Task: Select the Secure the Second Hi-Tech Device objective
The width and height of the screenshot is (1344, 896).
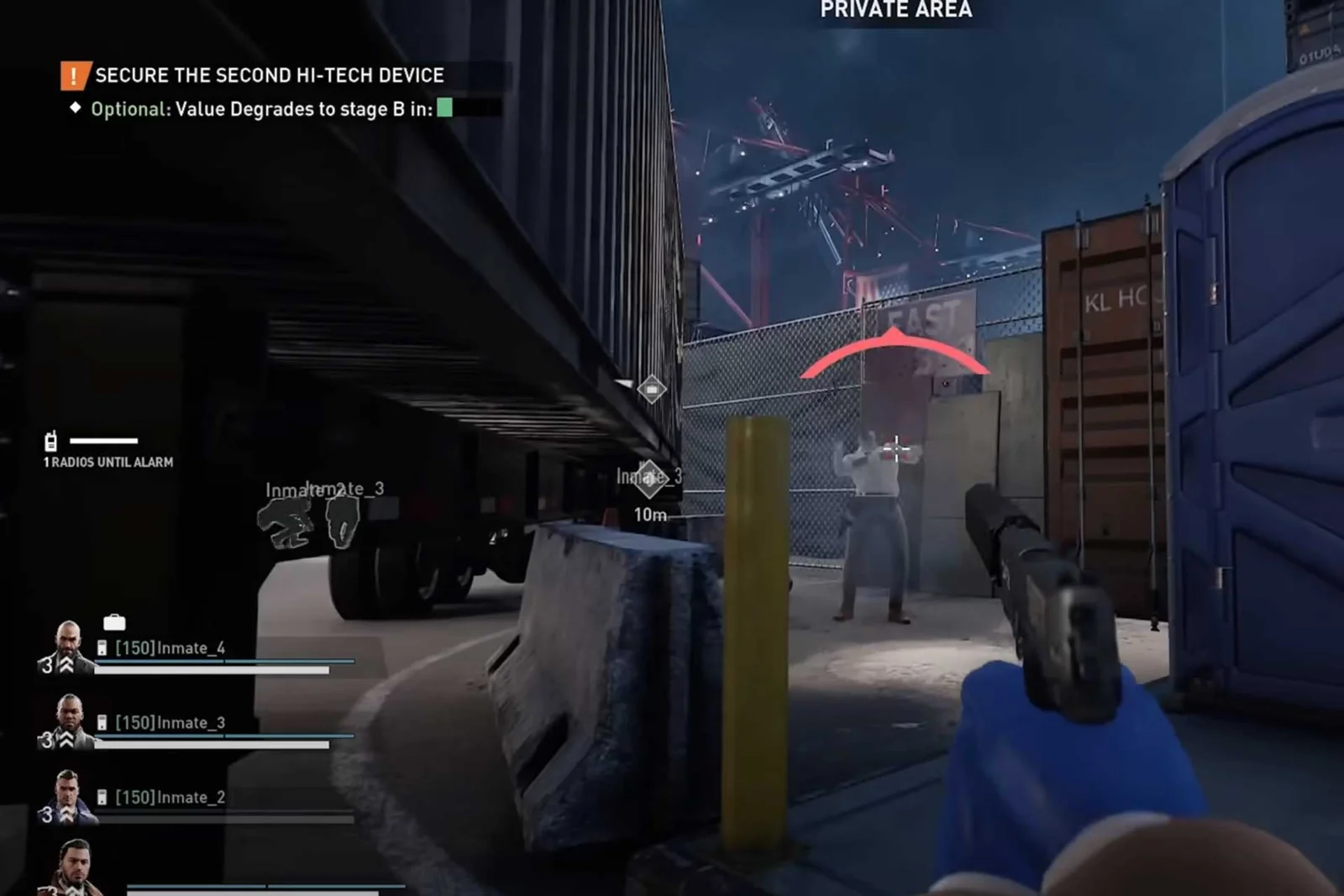Action: tap(269, 76)
